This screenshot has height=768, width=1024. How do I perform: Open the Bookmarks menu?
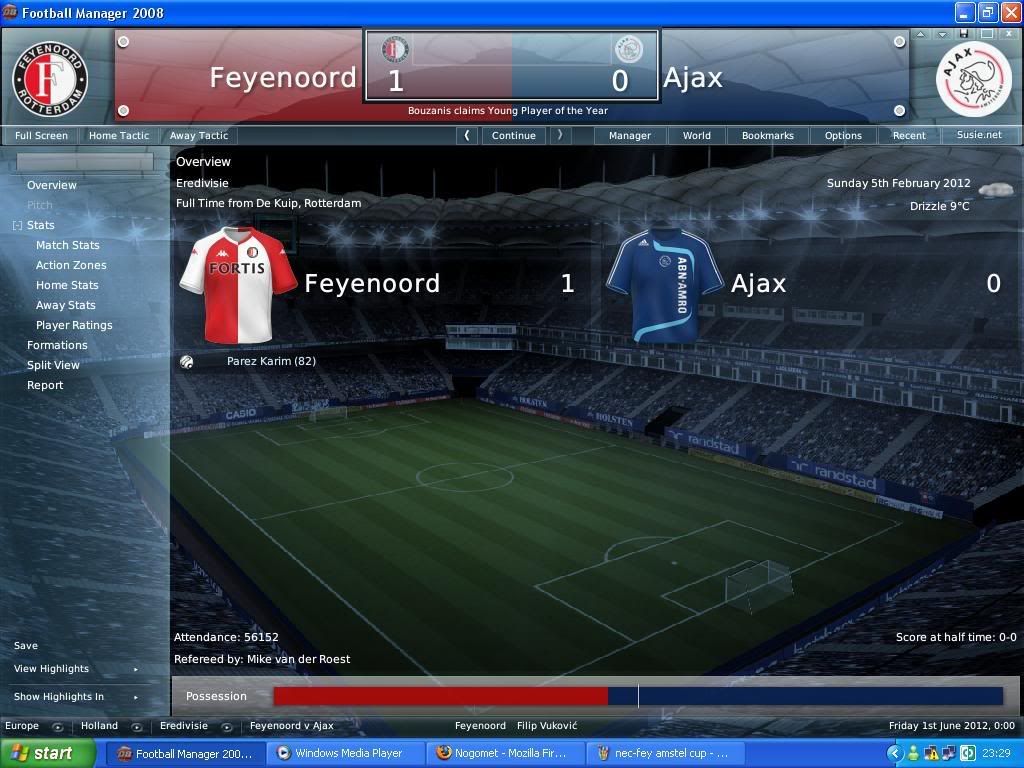(768, 135)
